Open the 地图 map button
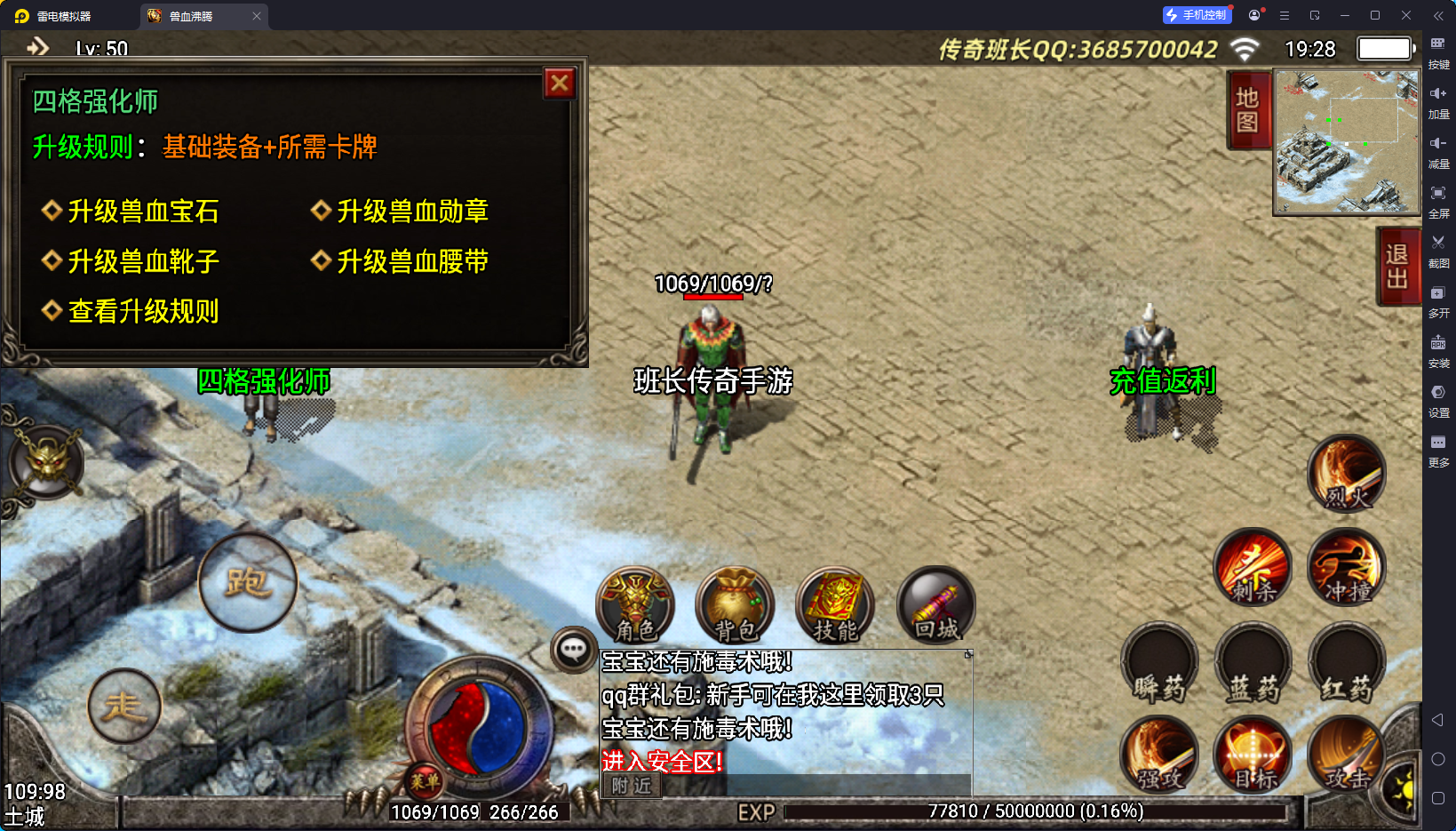This screenshot has height=831, width=1456. point(1247,109)
